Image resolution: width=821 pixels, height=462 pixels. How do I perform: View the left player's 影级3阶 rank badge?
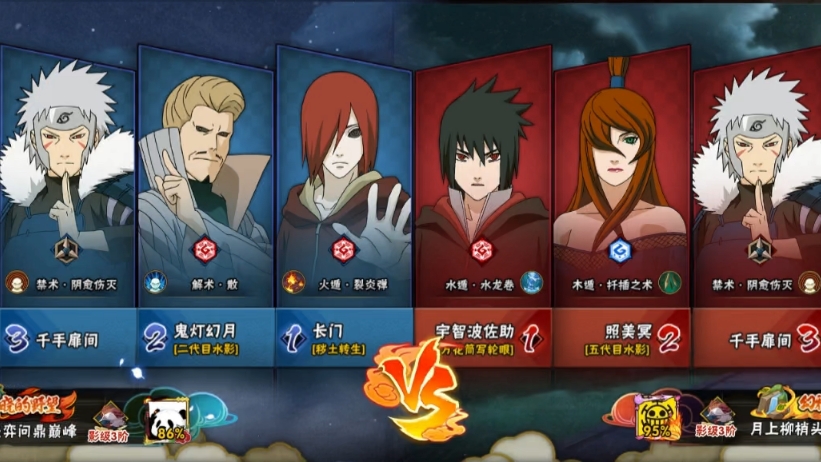click(x=109, y=418)
